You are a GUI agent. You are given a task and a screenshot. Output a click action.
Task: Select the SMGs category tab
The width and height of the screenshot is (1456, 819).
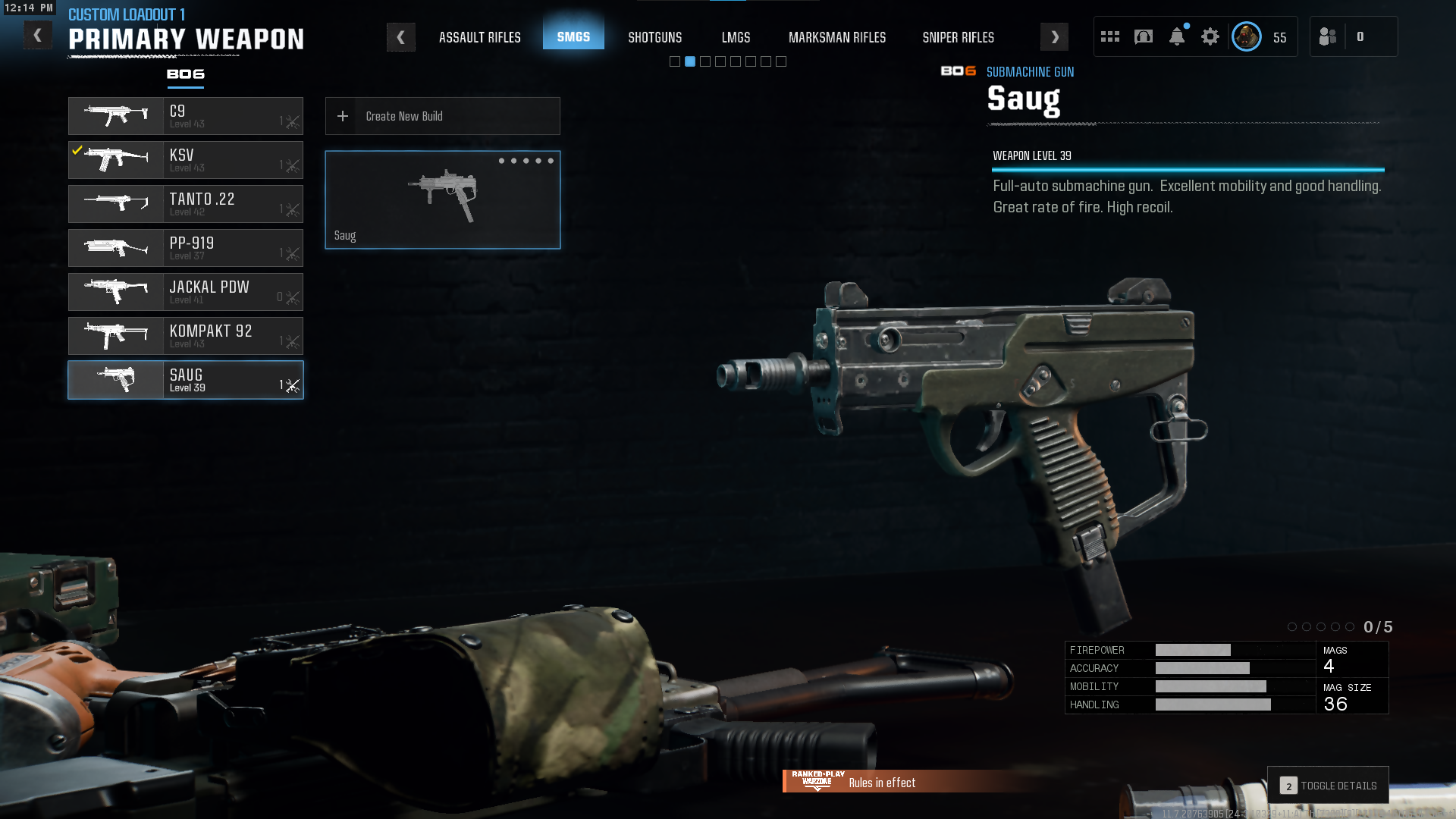573,36
